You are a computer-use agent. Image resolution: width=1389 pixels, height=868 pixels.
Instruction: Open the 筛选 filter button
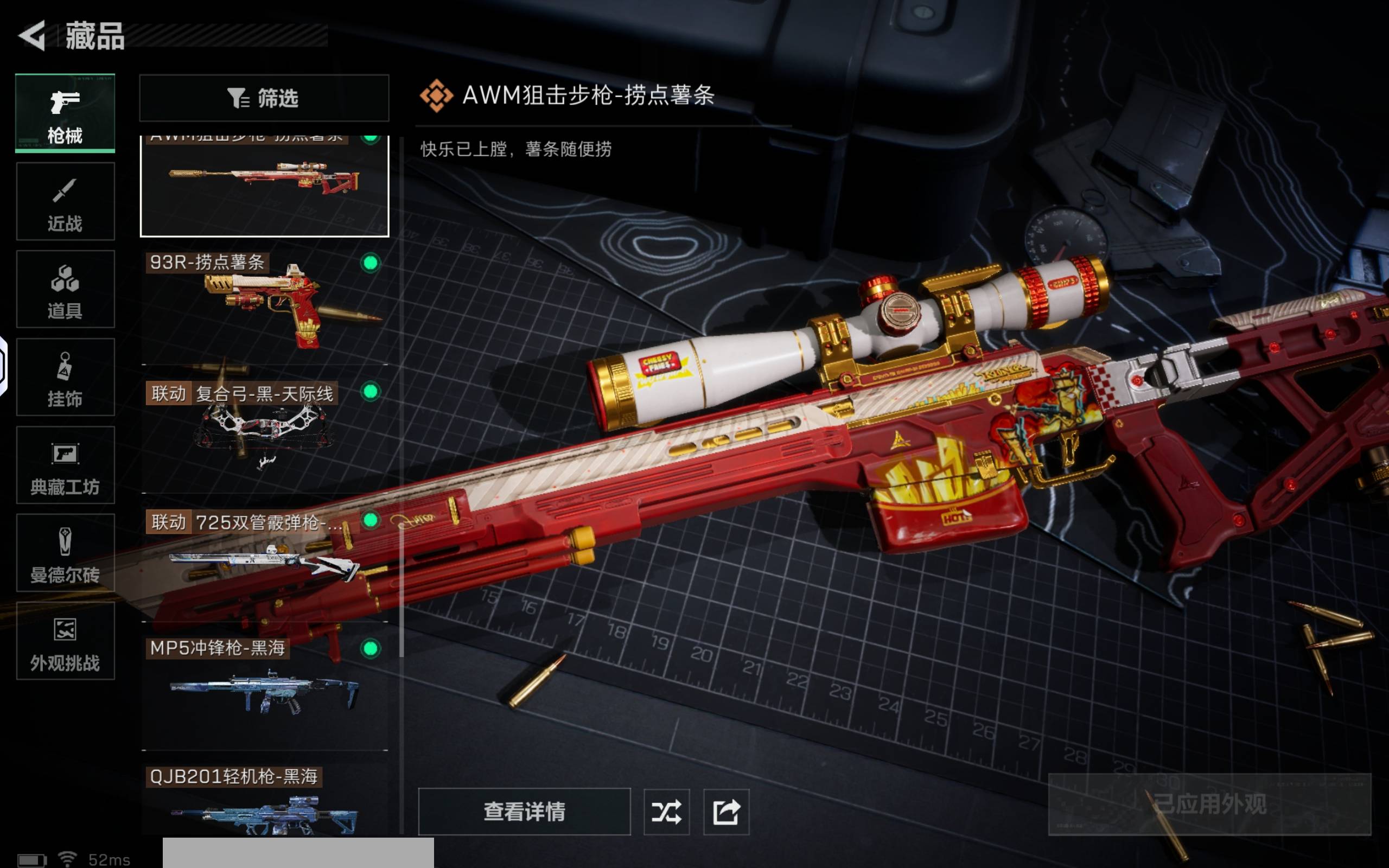pos(264,98)
